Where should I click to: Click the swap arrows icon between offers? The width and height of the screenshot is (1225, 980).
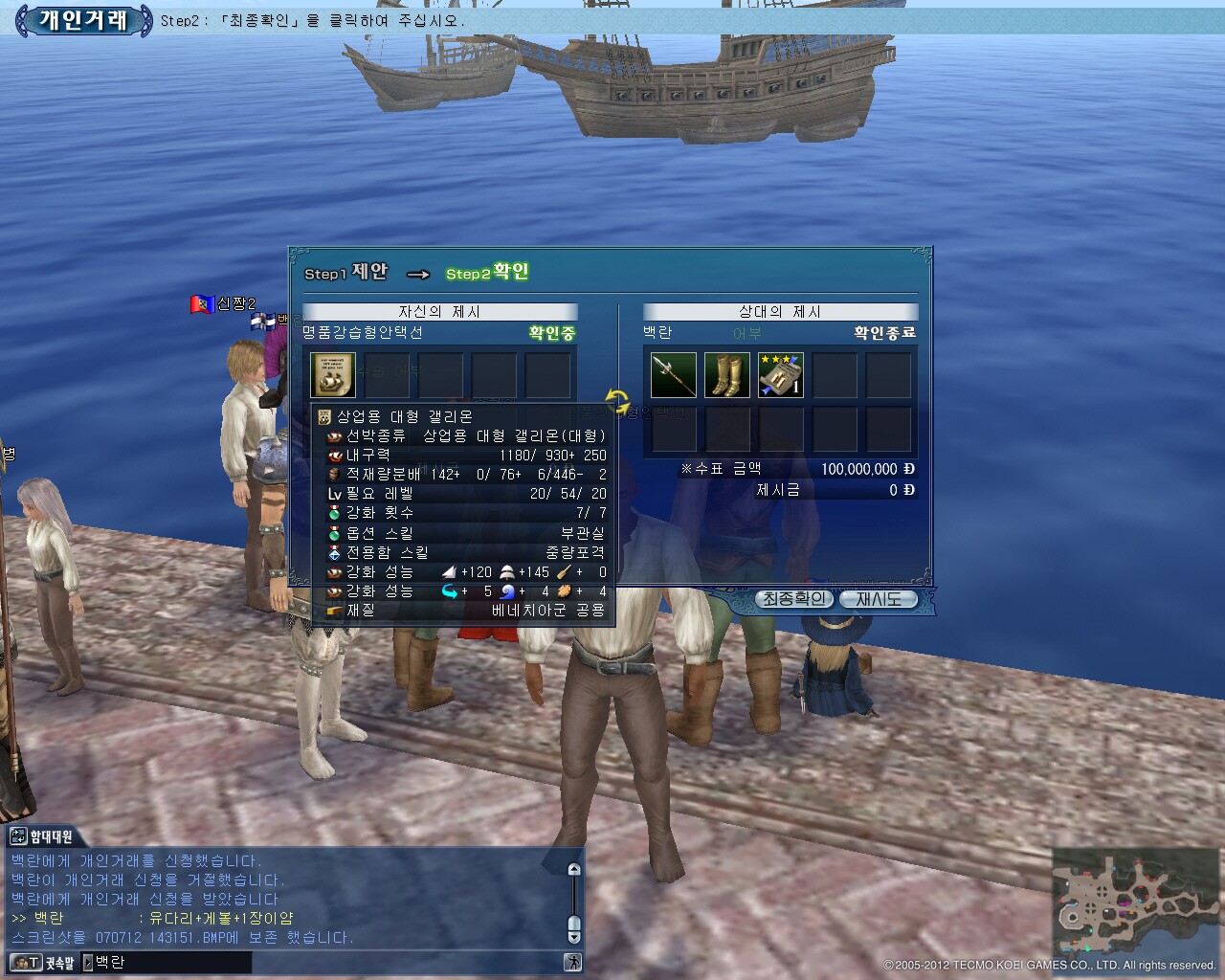click(618, 401)
